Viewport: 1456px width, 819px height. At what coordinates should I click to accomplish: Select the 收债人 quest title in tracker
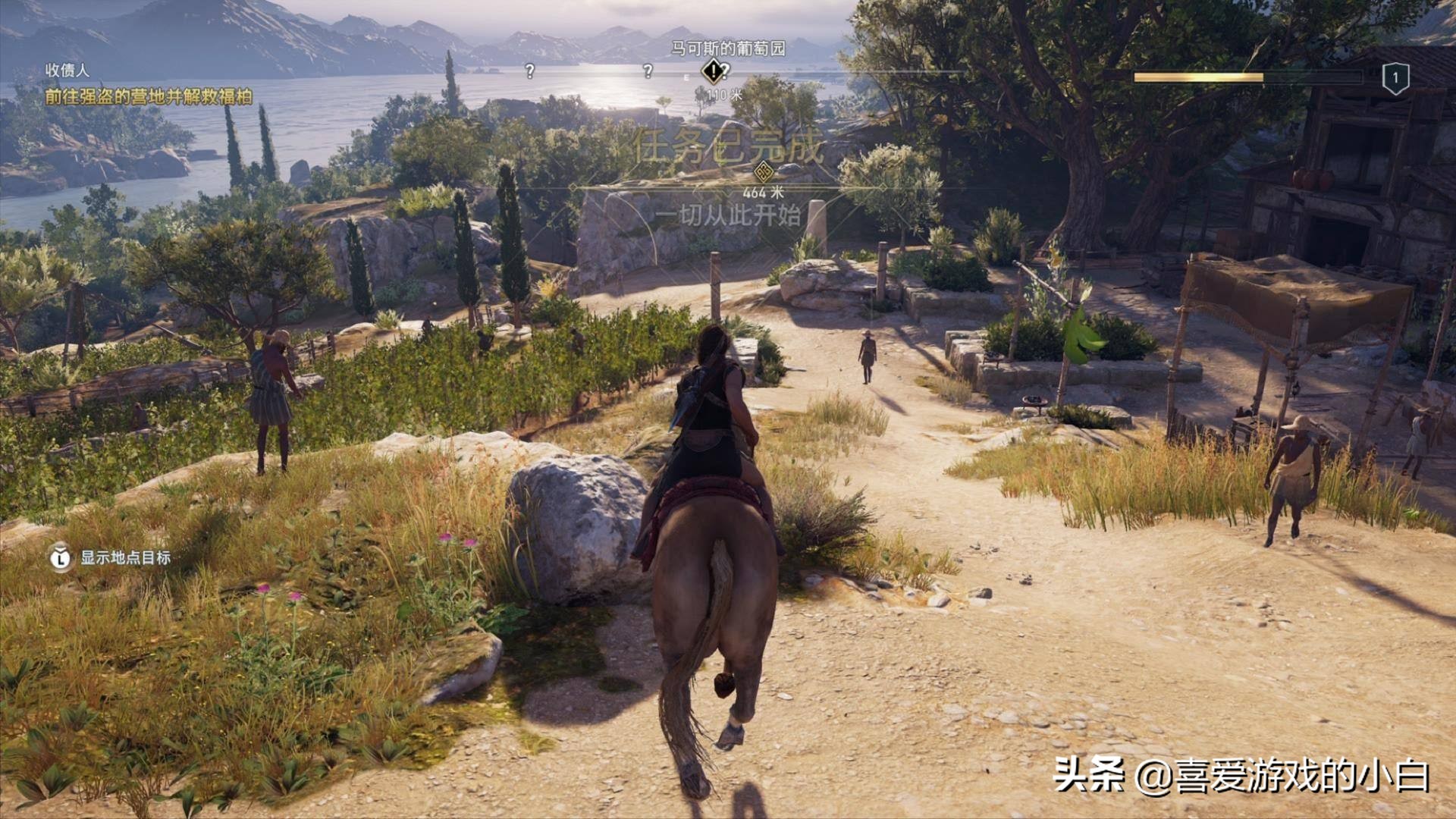67,71
